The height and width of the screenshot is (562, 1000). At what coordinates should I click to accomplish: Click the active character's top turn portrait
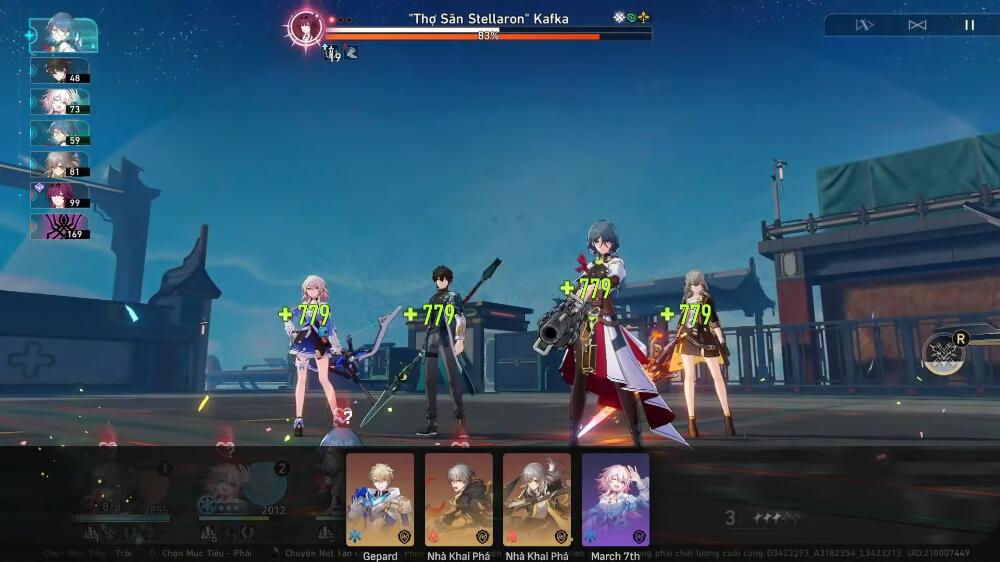coord(64,35)
